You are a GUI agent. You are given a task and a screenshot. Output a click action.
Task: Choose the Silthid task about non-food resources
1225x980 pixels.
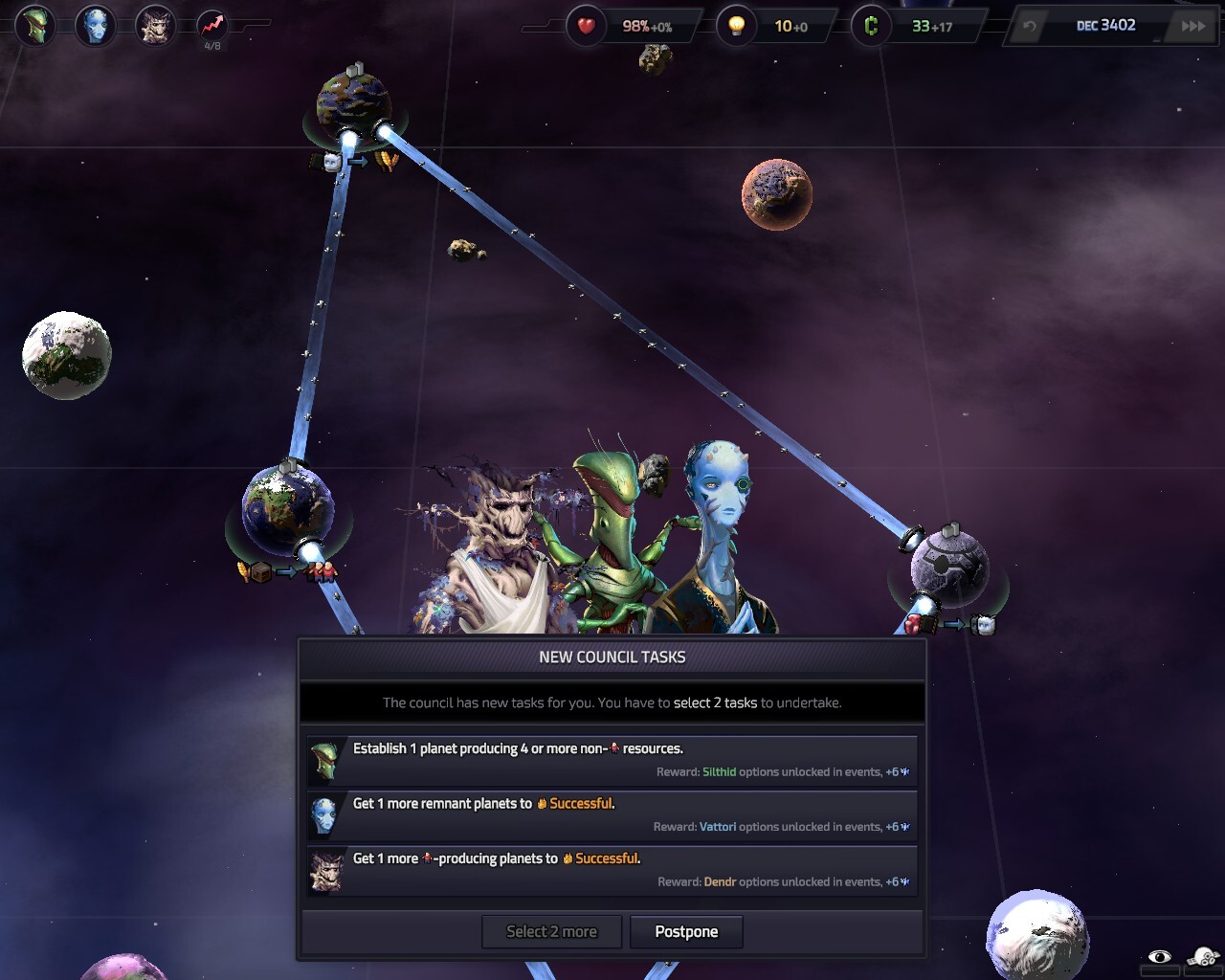612,760
